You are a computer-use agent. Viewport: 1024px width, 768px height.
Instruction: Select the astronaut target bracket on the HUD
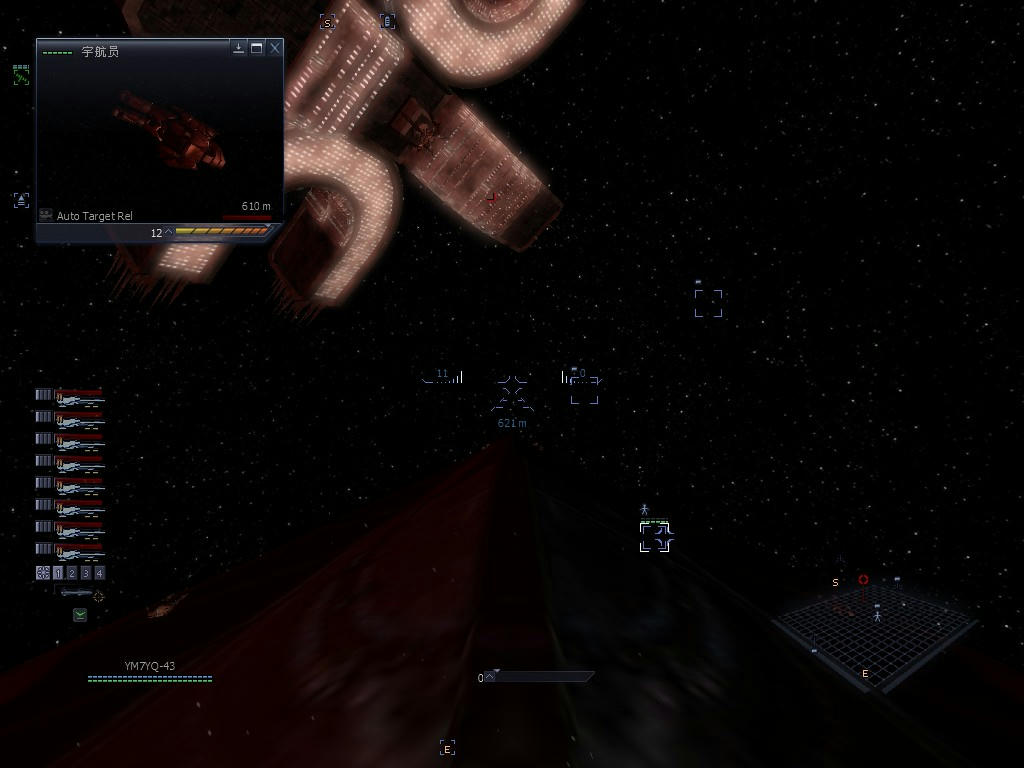tap(655, 537)
